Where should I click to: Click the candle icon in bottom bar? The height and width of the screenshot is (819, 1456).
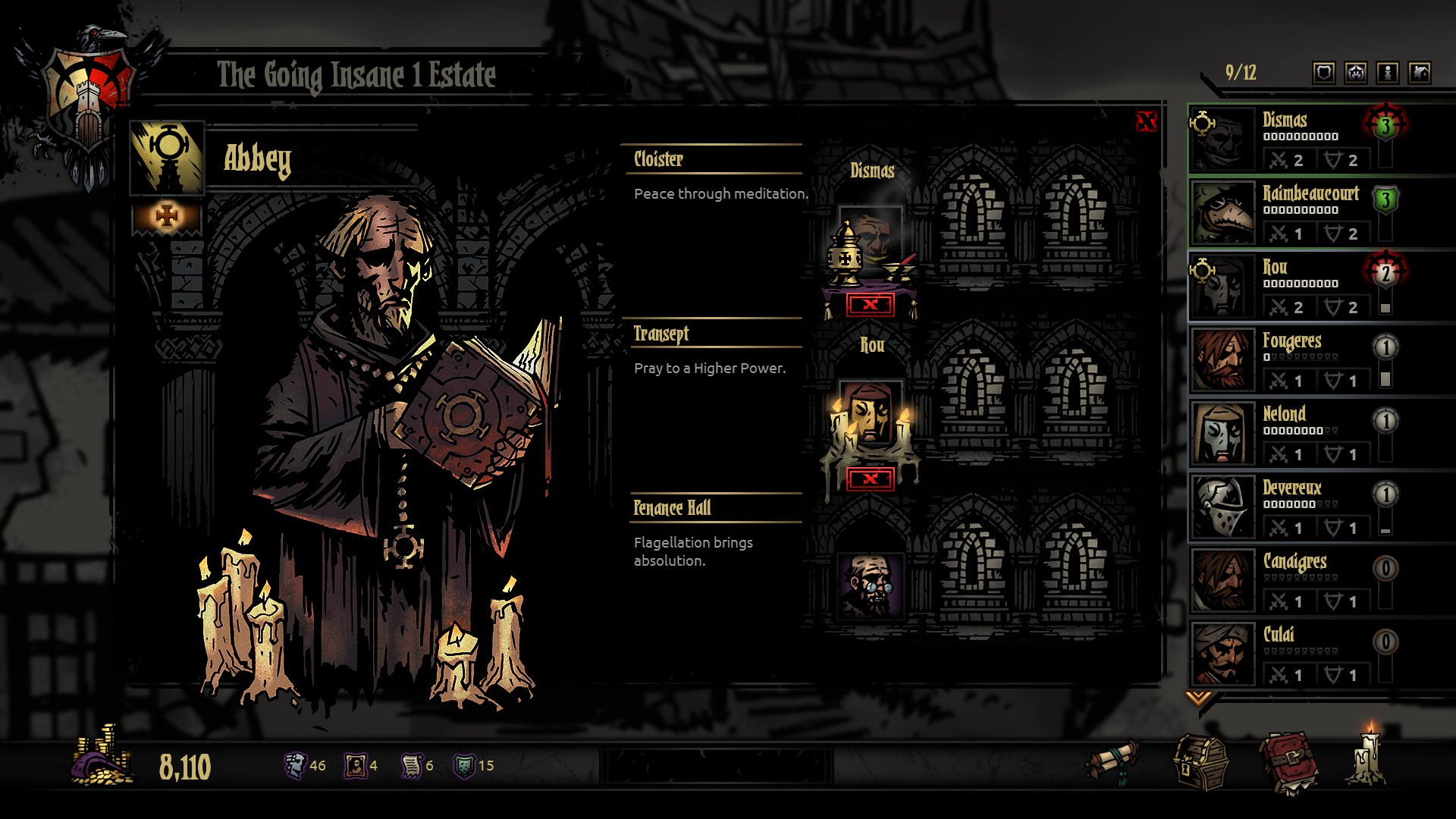tap(1370, 757)
